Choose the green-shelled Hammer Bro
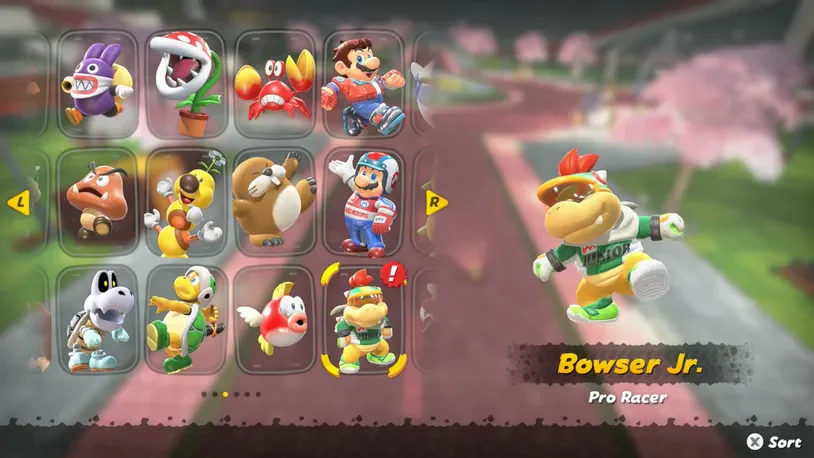 coord(186,320)
